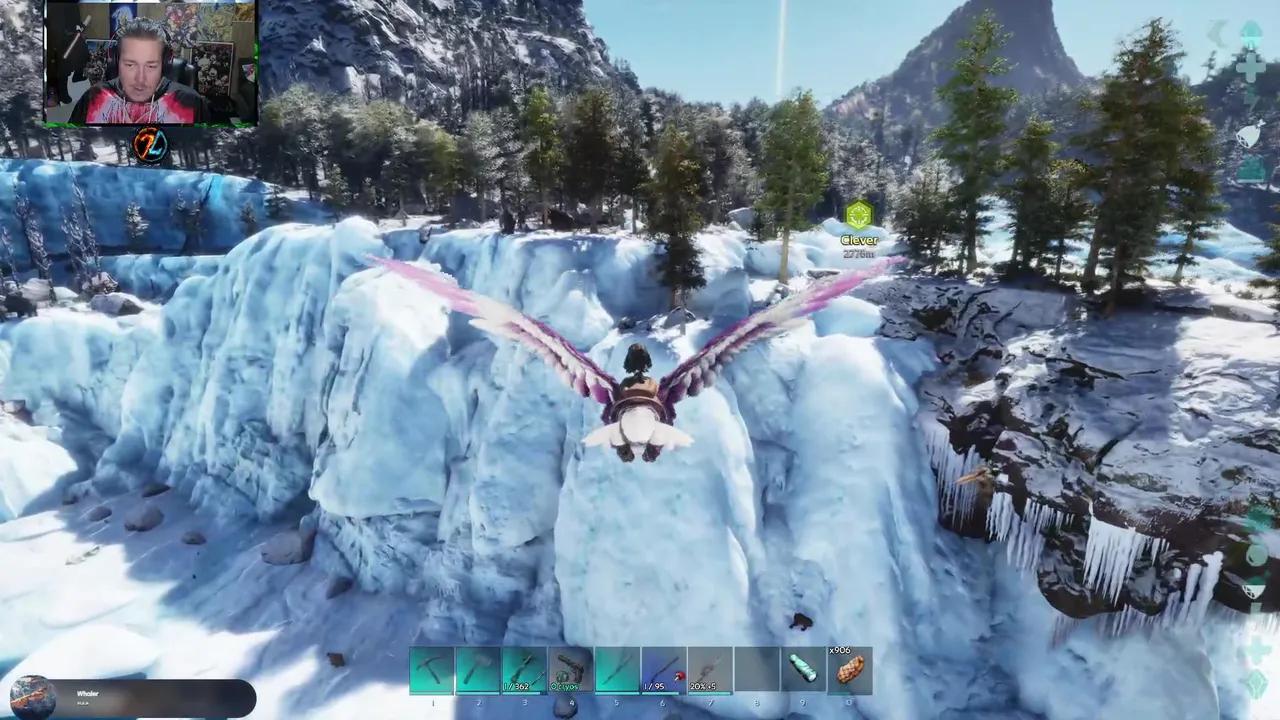The width and height of the screenshot is (1280, 720).
Task: Select the cooked meat stack x906
Action: pos(850,670)
